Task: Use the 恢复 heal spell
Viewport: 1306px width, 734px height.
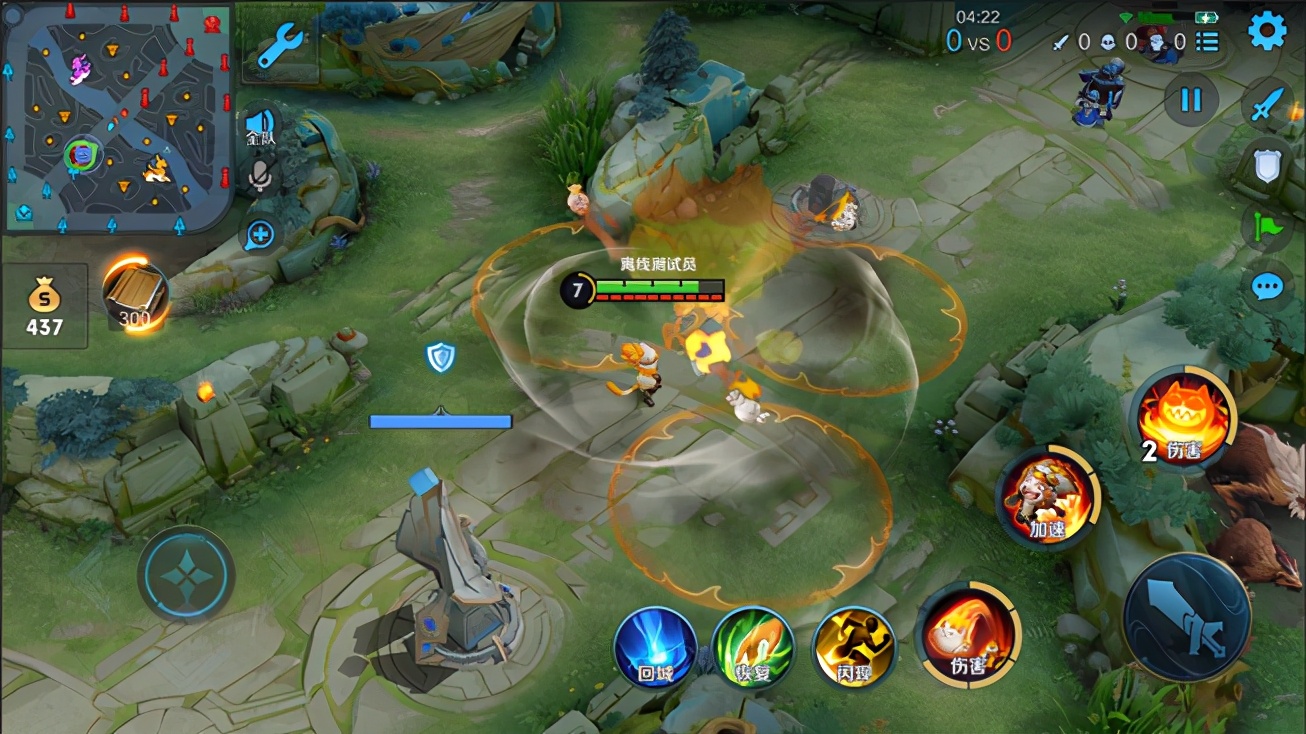Action: pyautogui.click(x=753, y=648)
